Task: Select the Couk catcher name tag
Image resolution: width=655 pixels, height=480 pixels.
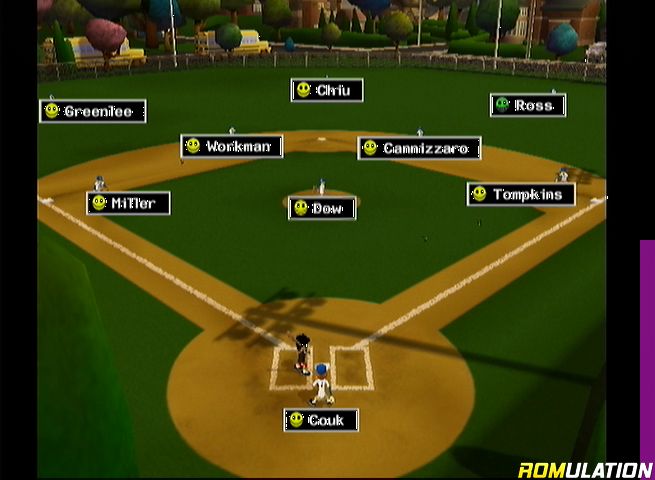Action: point(320,420)
